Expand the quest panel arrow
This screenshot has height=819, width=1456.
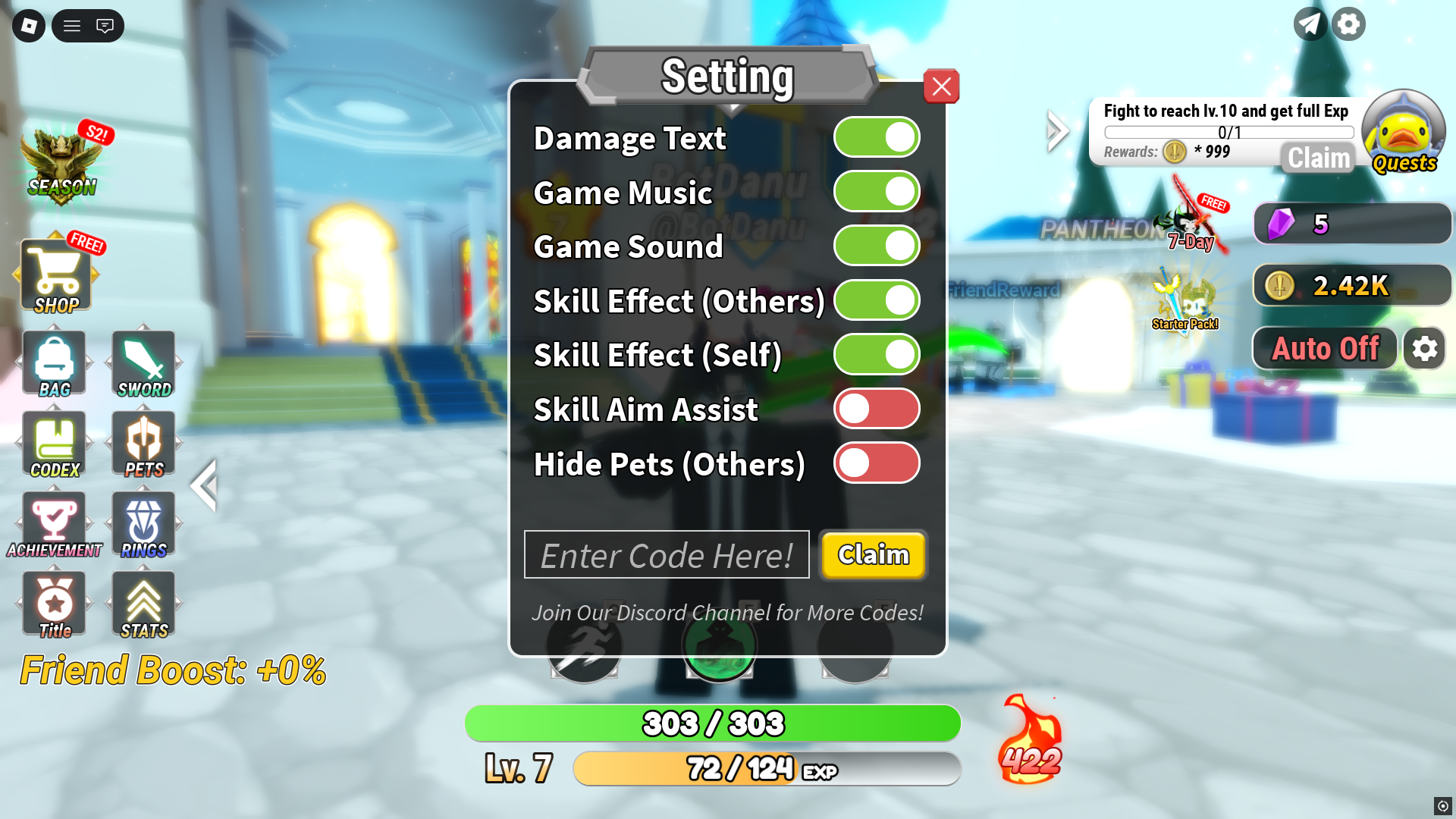(1056, 130)
